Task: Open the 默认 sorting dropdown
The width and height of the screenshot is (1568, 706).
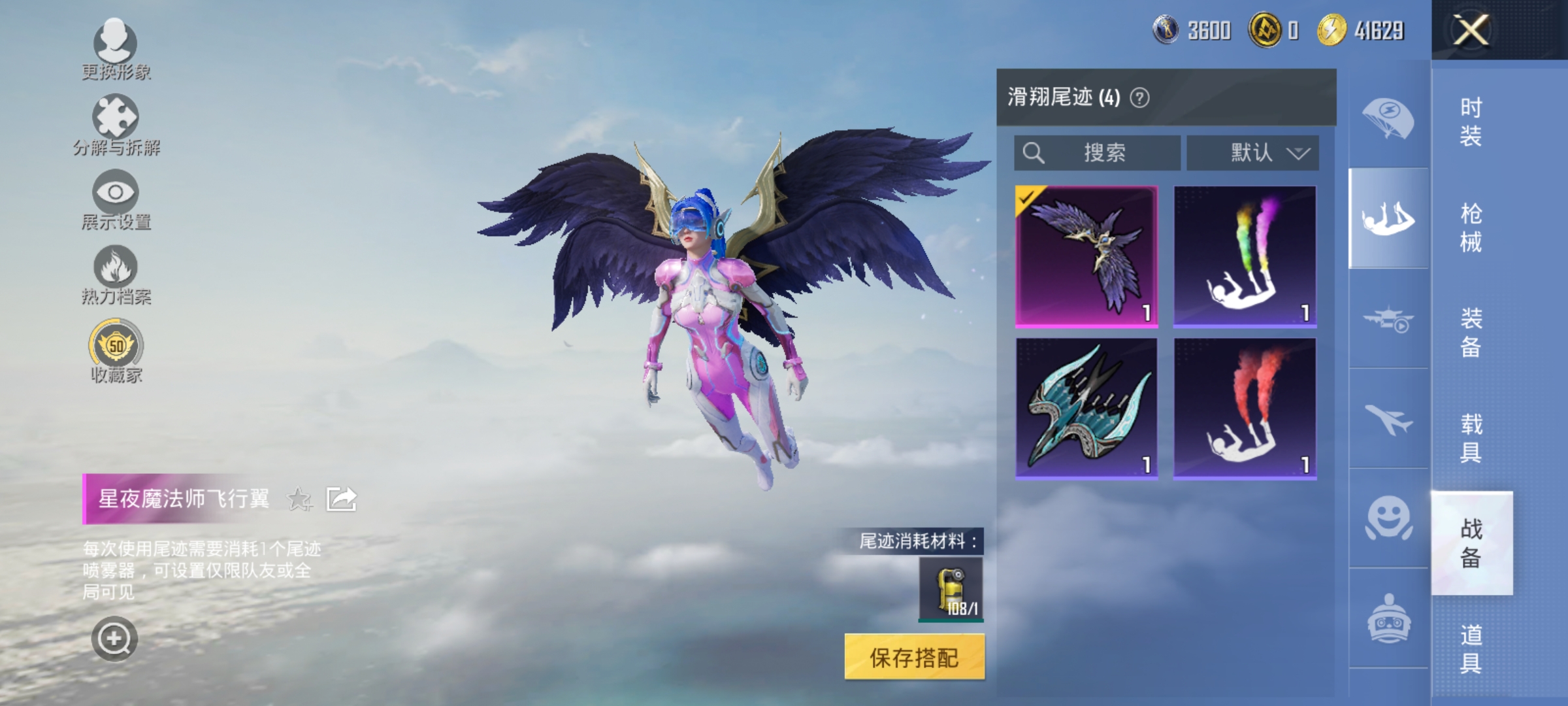Action: [x=1251, y=152]
